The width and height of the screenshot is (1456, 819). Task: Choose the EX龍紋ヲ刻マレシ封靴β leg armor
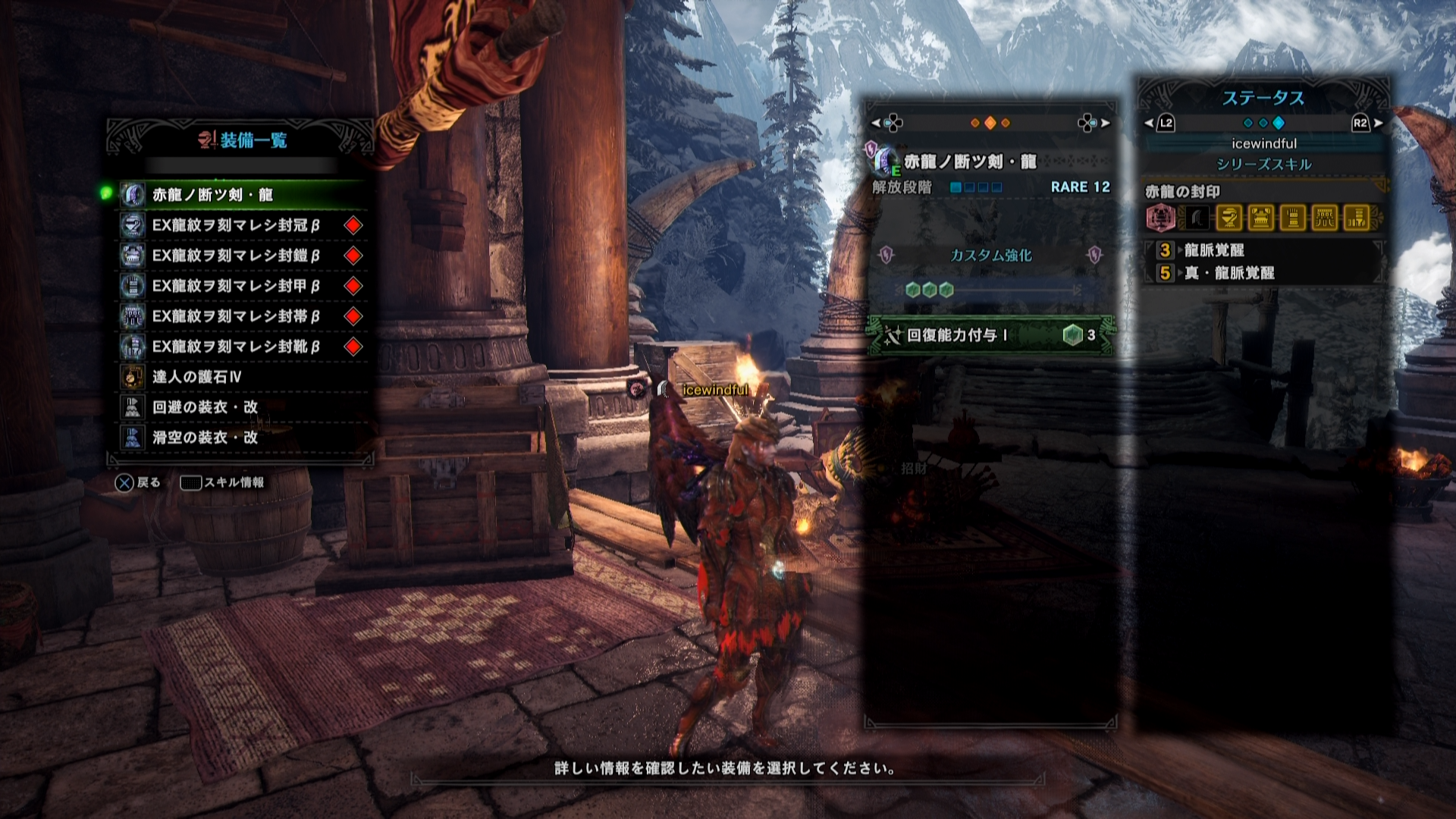tap(243, 347)
